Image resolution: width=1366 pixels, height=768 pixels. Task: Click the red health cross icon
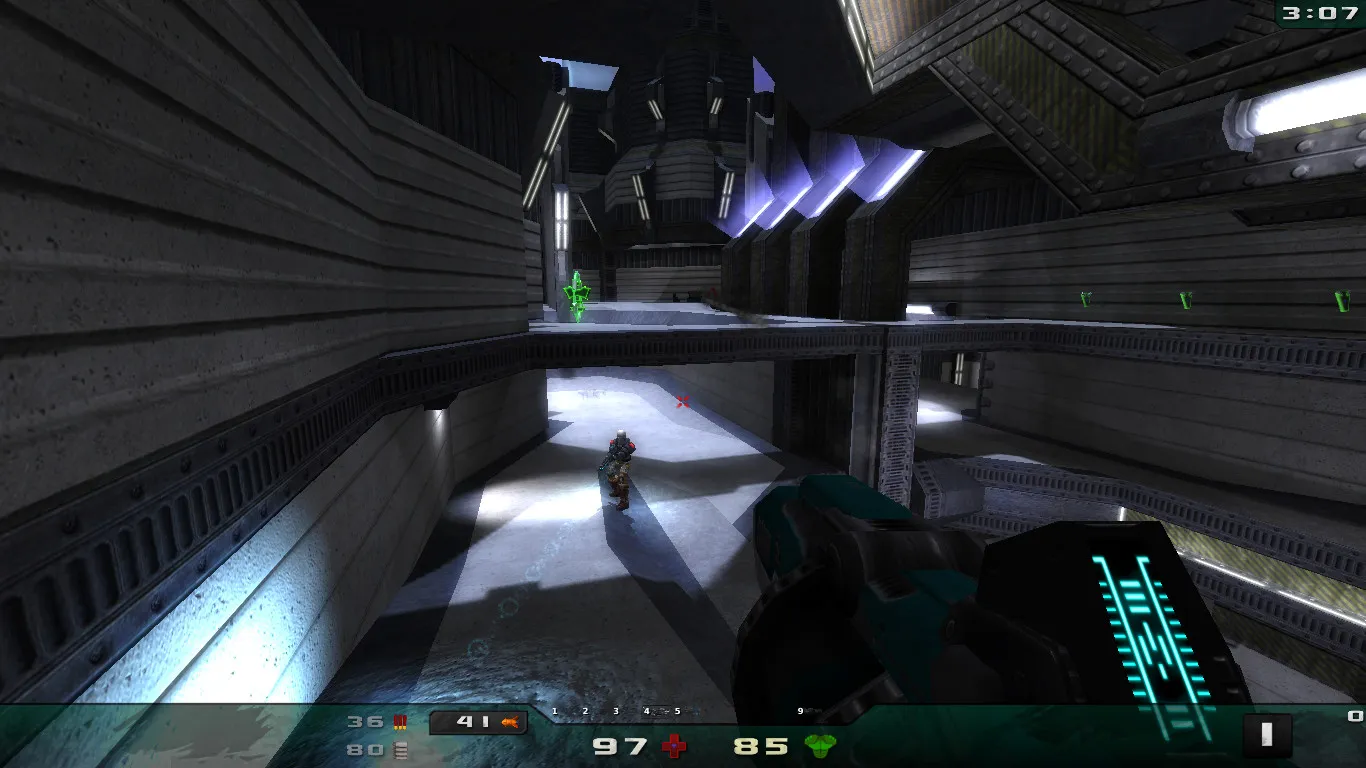pyautogui.click(x=676, y=746)
